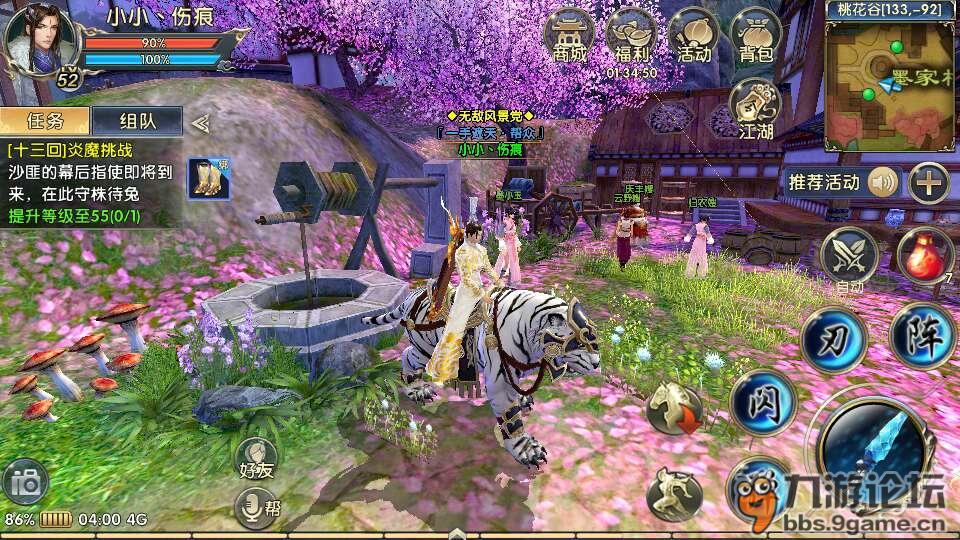Open the 江湖 menu icon
Screen dimensions: 960x540
(756, 105)
